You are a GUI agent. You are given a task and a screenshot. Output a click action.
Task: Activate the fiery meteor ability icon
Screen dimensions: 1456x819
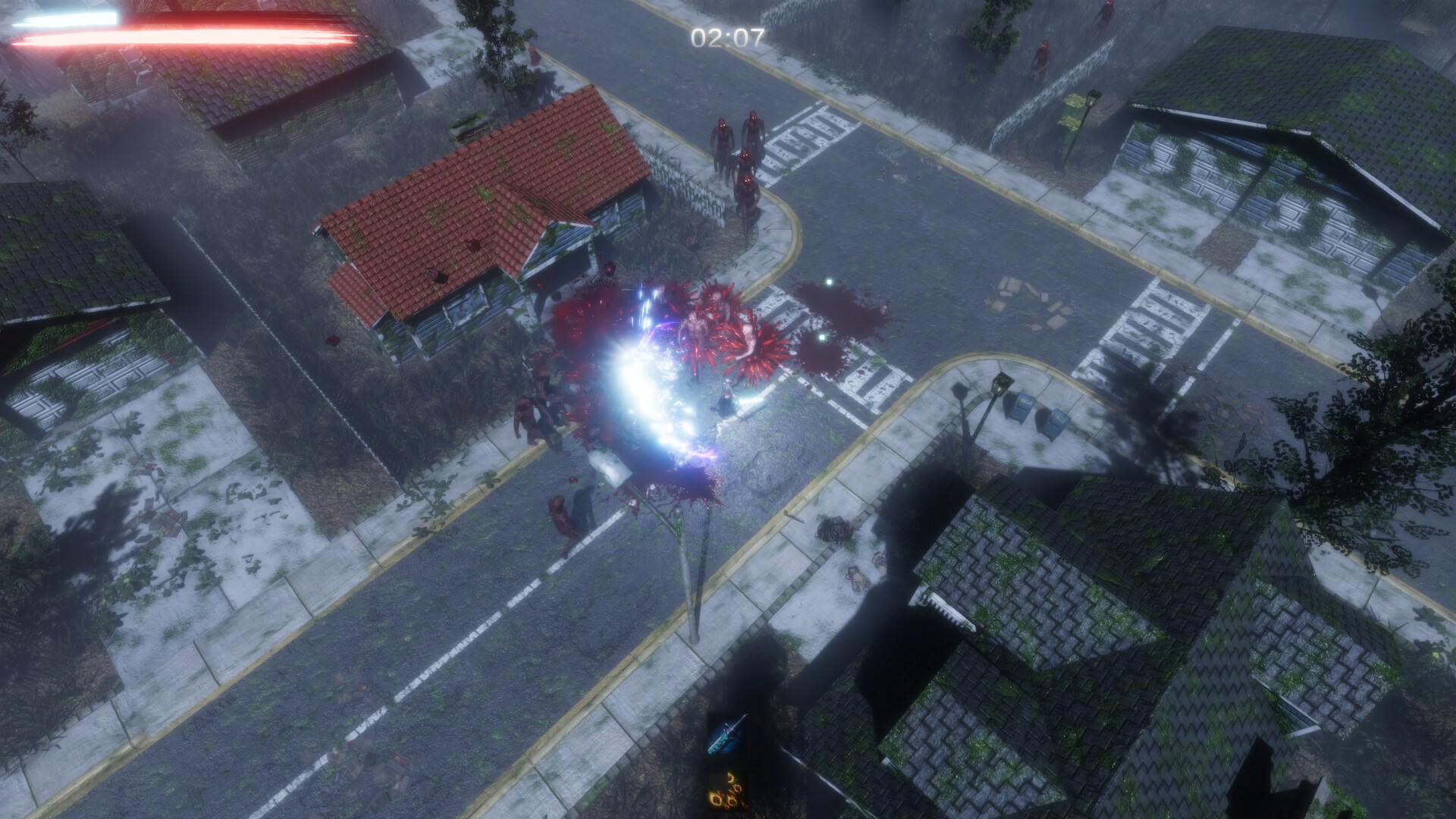728,792
